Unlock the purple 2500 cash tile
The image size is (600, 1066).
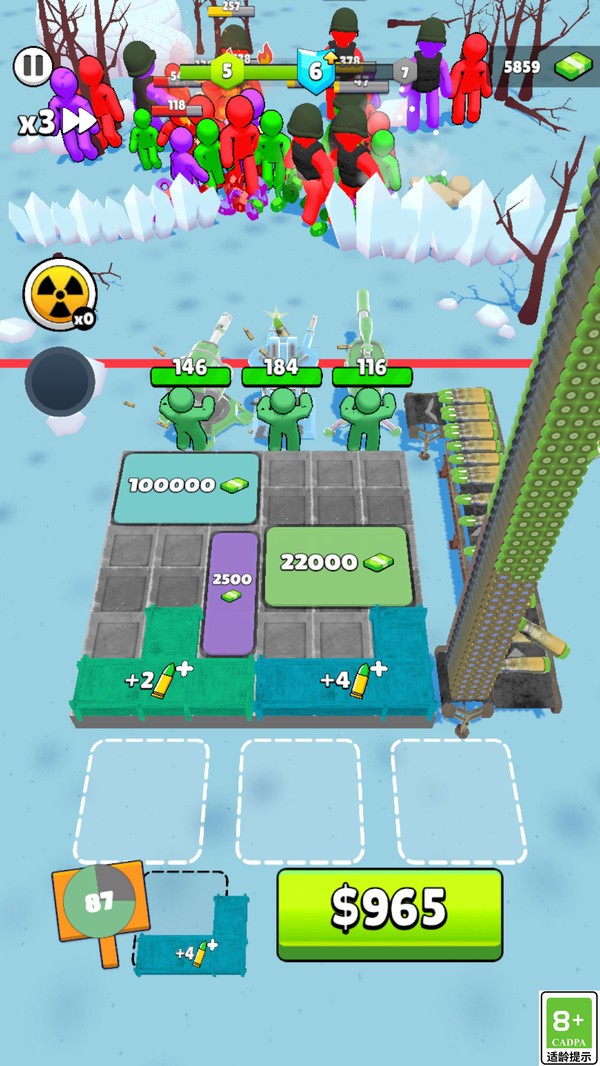pyautogui.click(x=231, y=592)
